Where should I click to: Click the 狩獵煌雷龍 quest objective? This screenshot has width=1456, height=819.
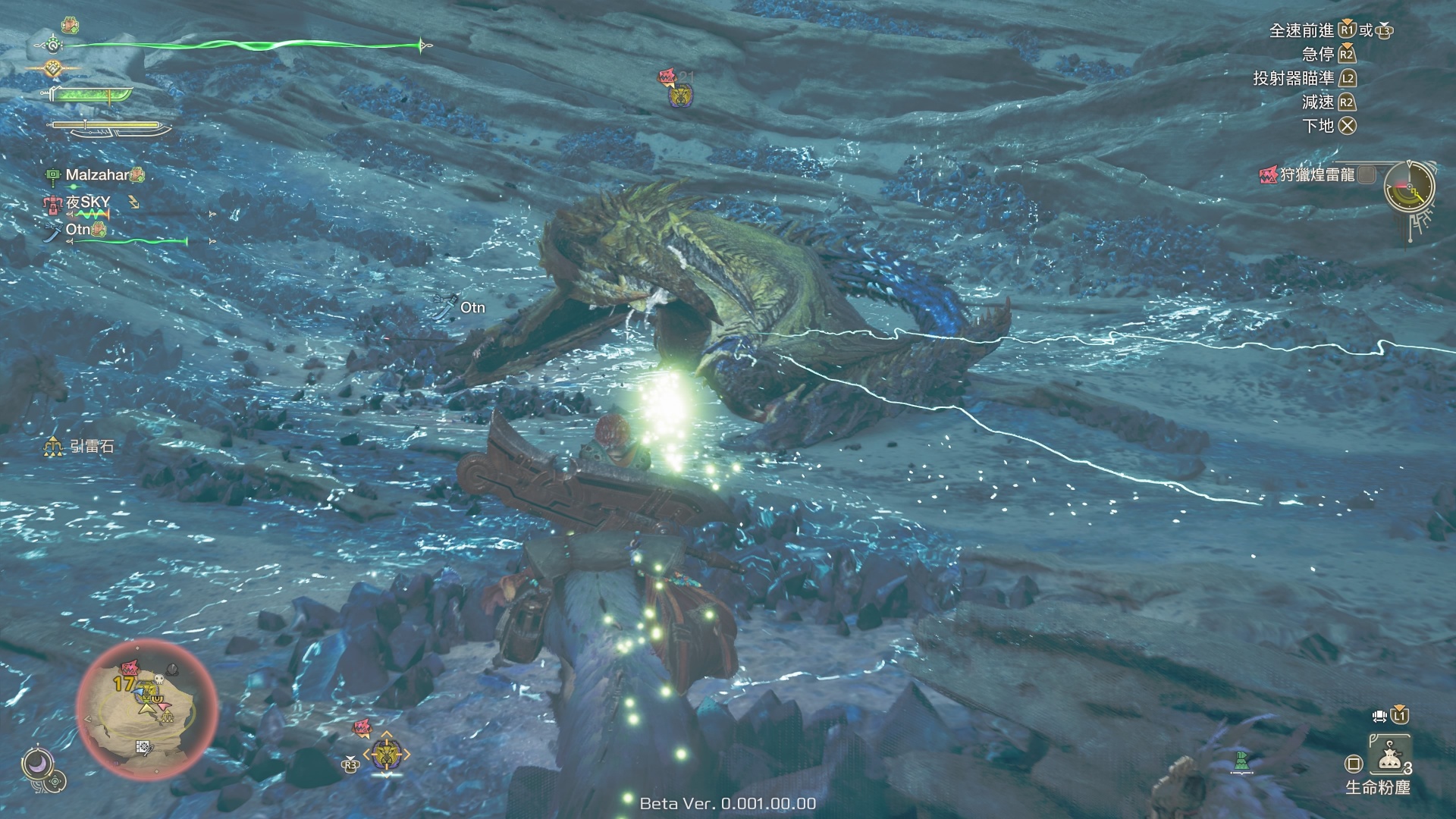(1316, 175)
